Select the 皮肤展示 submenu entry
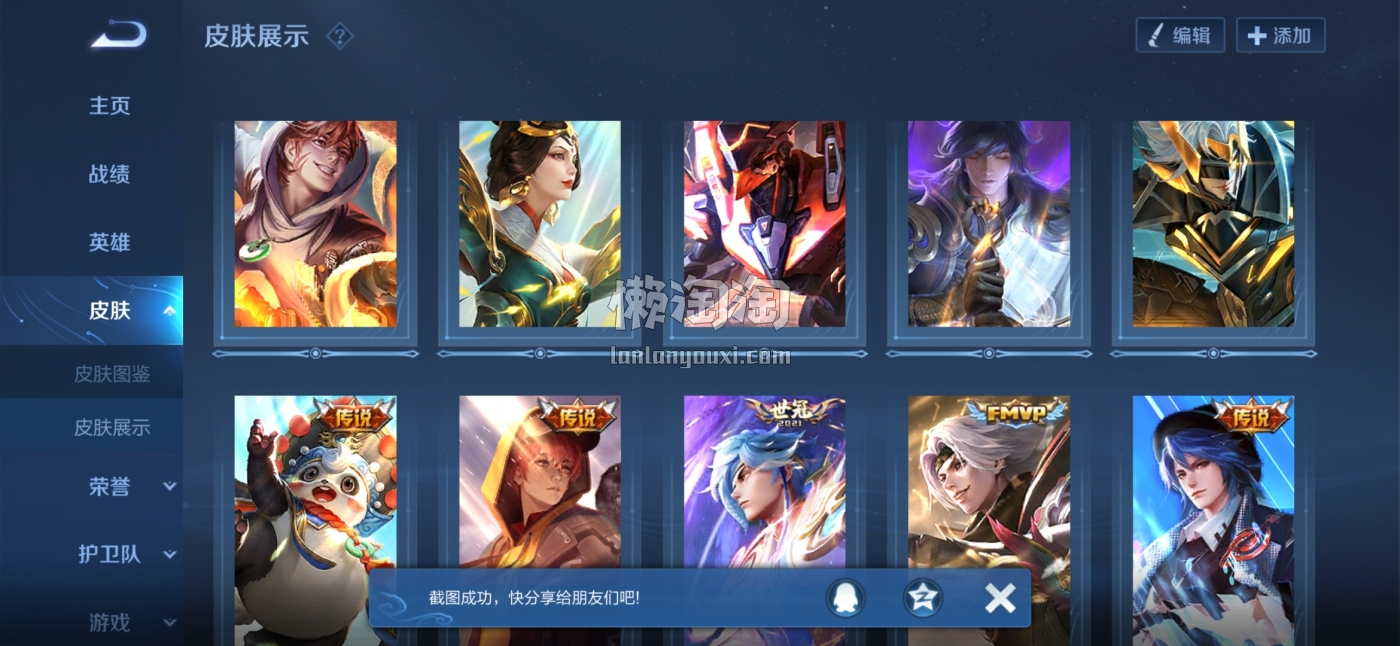Viewport: 1400px width, 646px height. 112,427
